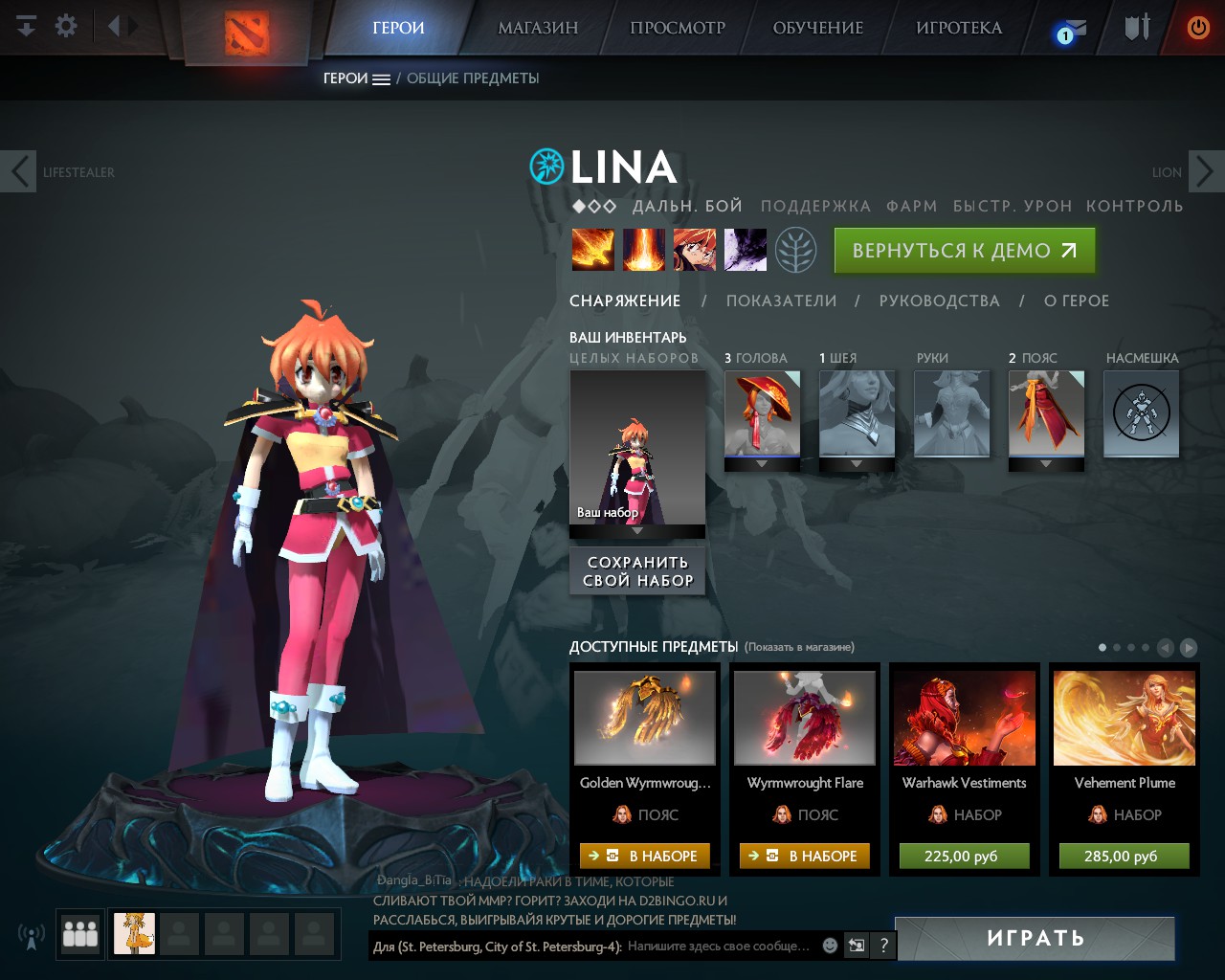Go to the Игротека tab

(x=959, y=28)
